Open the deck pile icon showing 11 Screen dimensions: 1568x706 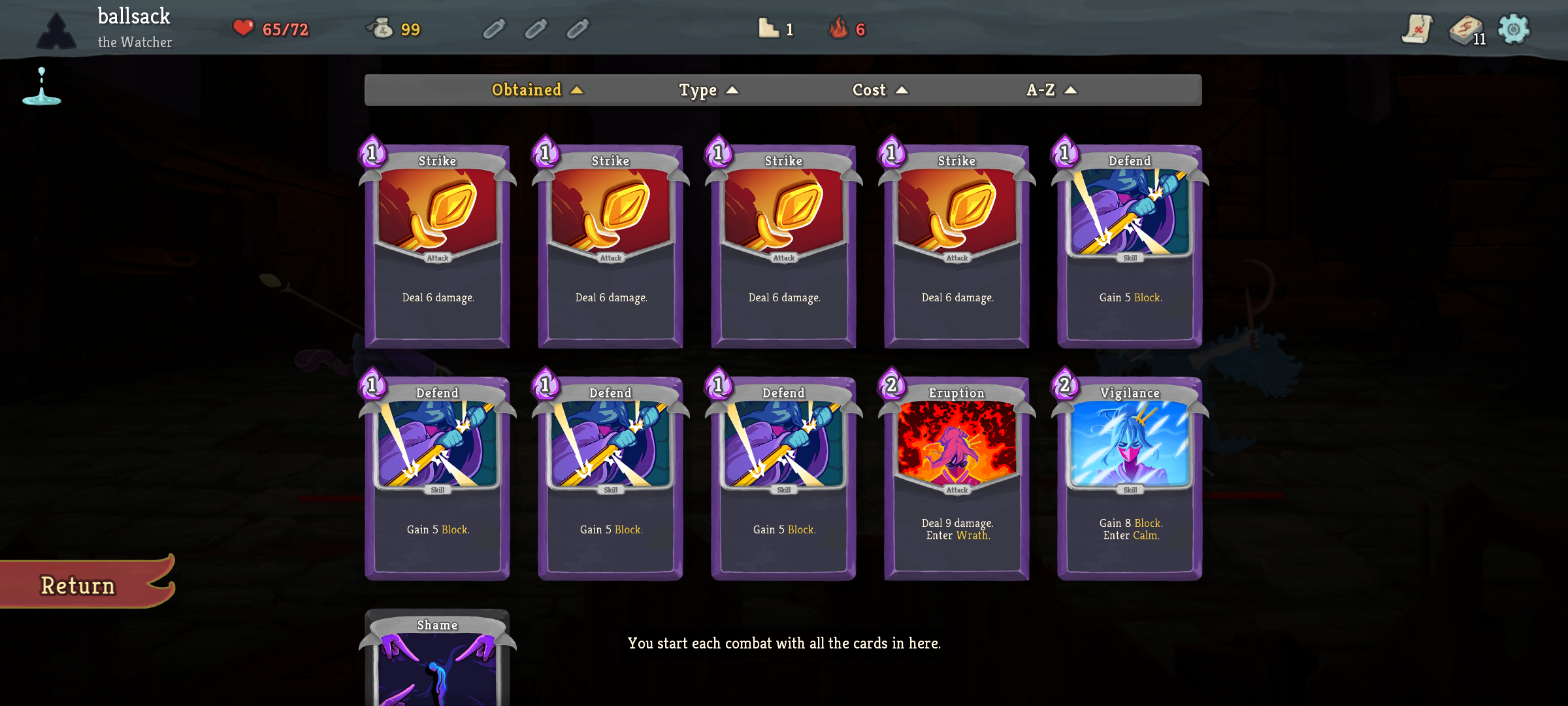(x=1465, y=30)
